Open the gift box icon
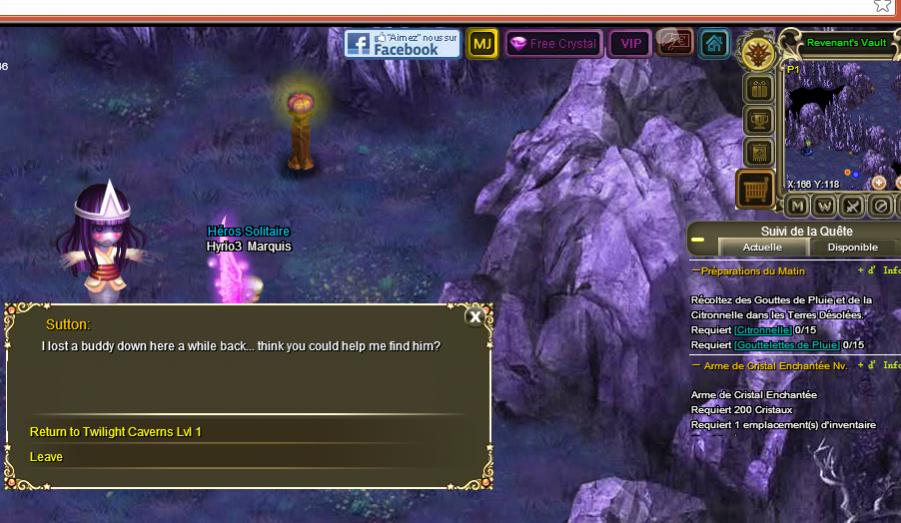 [x=757, y=89]
